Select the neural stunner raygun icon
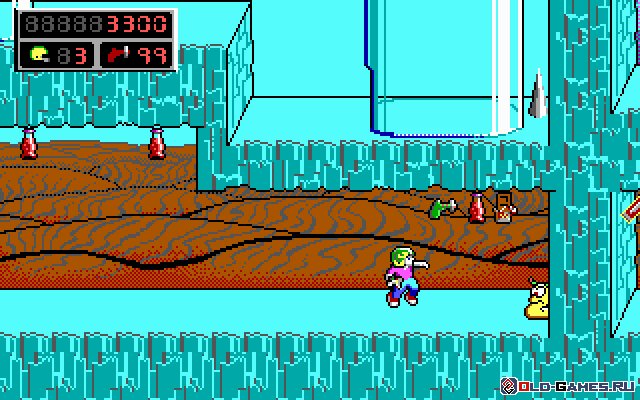The image size is (640, 400). pyautogui.click(x=122, y=54)
